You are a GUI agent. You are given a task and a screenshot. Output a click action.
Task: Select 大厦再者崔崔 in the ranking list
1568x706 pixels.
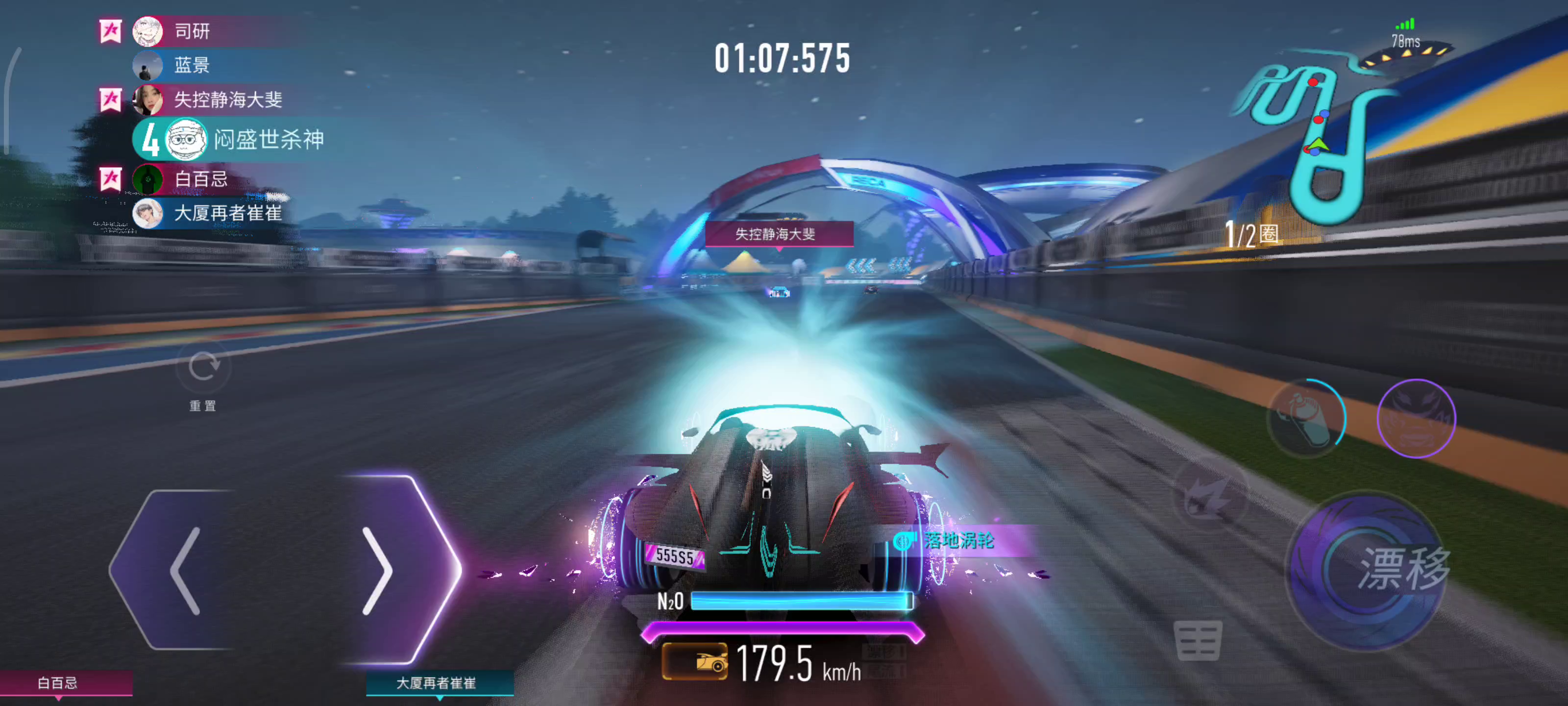[228, 213]
